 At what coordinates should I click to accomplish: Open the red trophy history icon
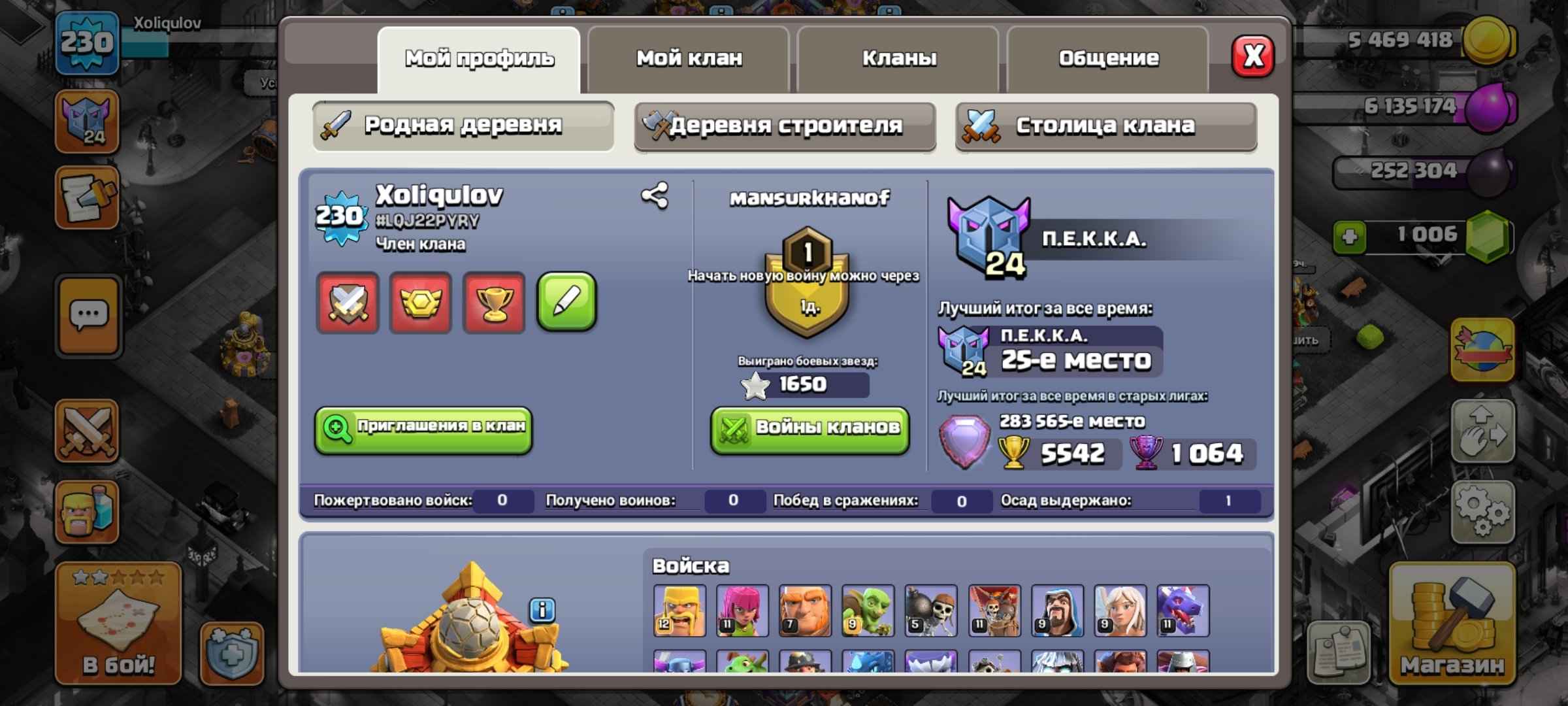coord(493,303)
